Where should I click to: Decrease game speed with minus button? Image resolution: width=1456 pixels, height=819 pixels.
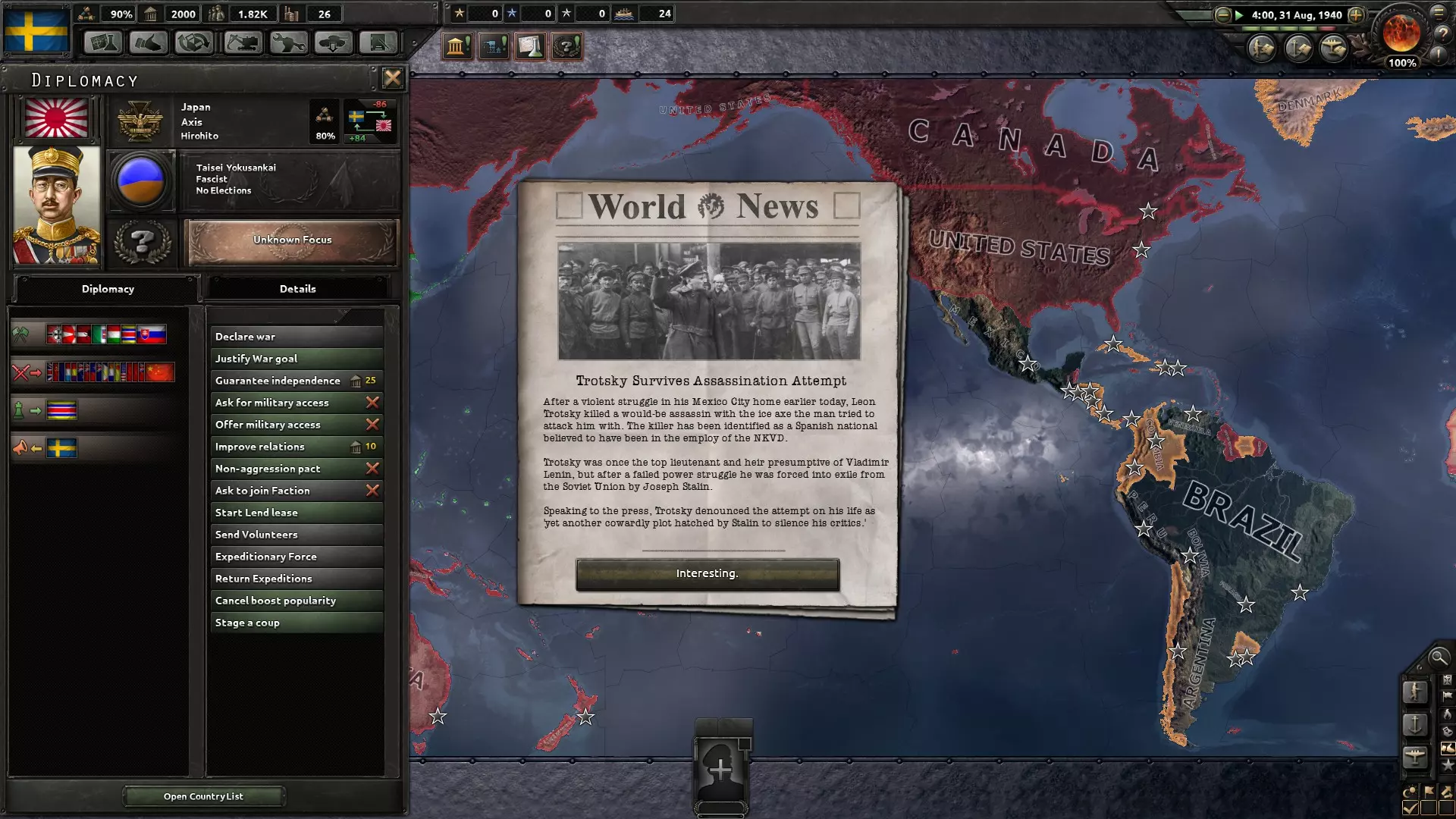tap(1222, 15)
